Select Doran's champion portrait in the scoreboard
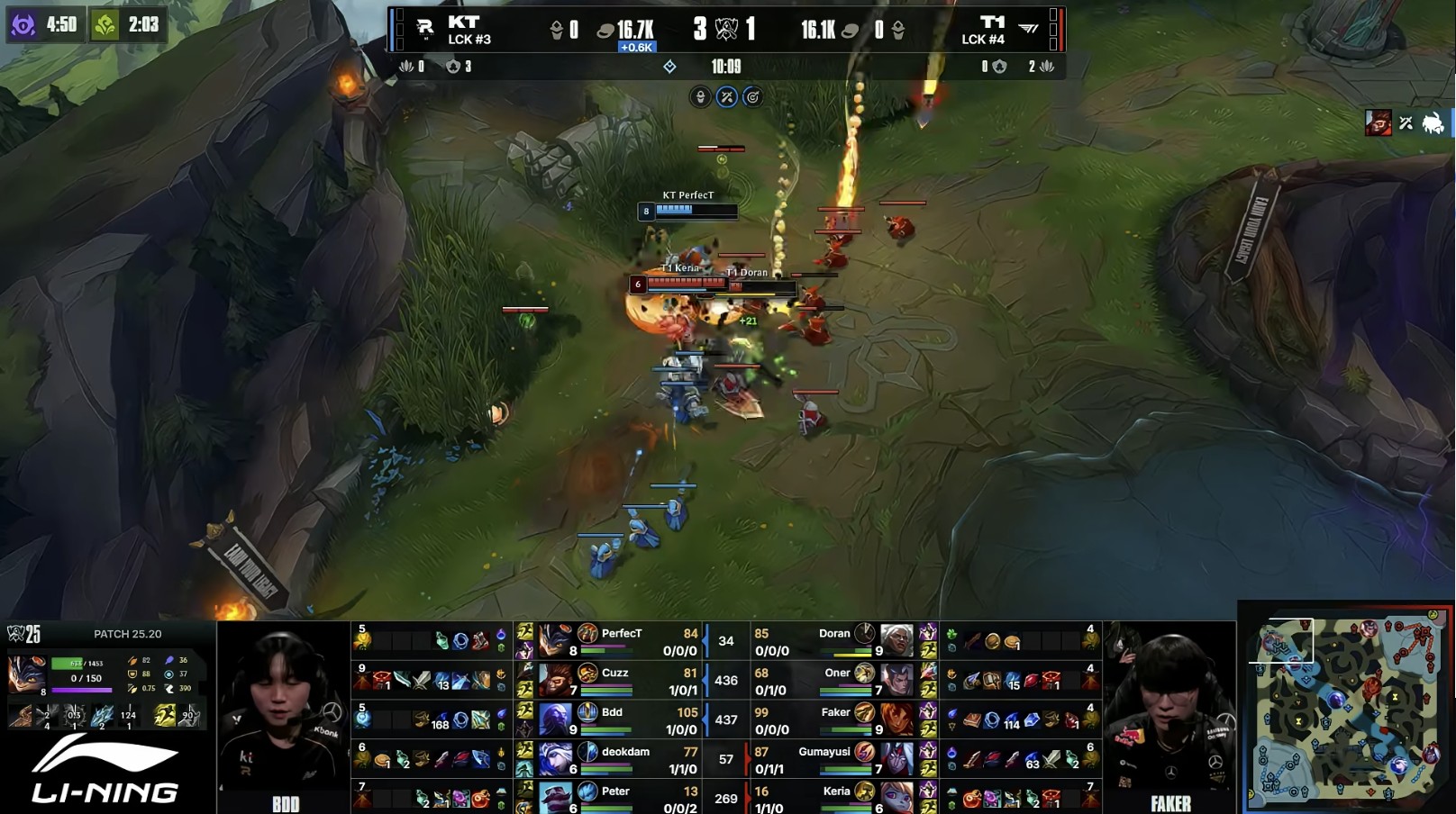This screenshot has height=814, width=1456. point(896,640)
